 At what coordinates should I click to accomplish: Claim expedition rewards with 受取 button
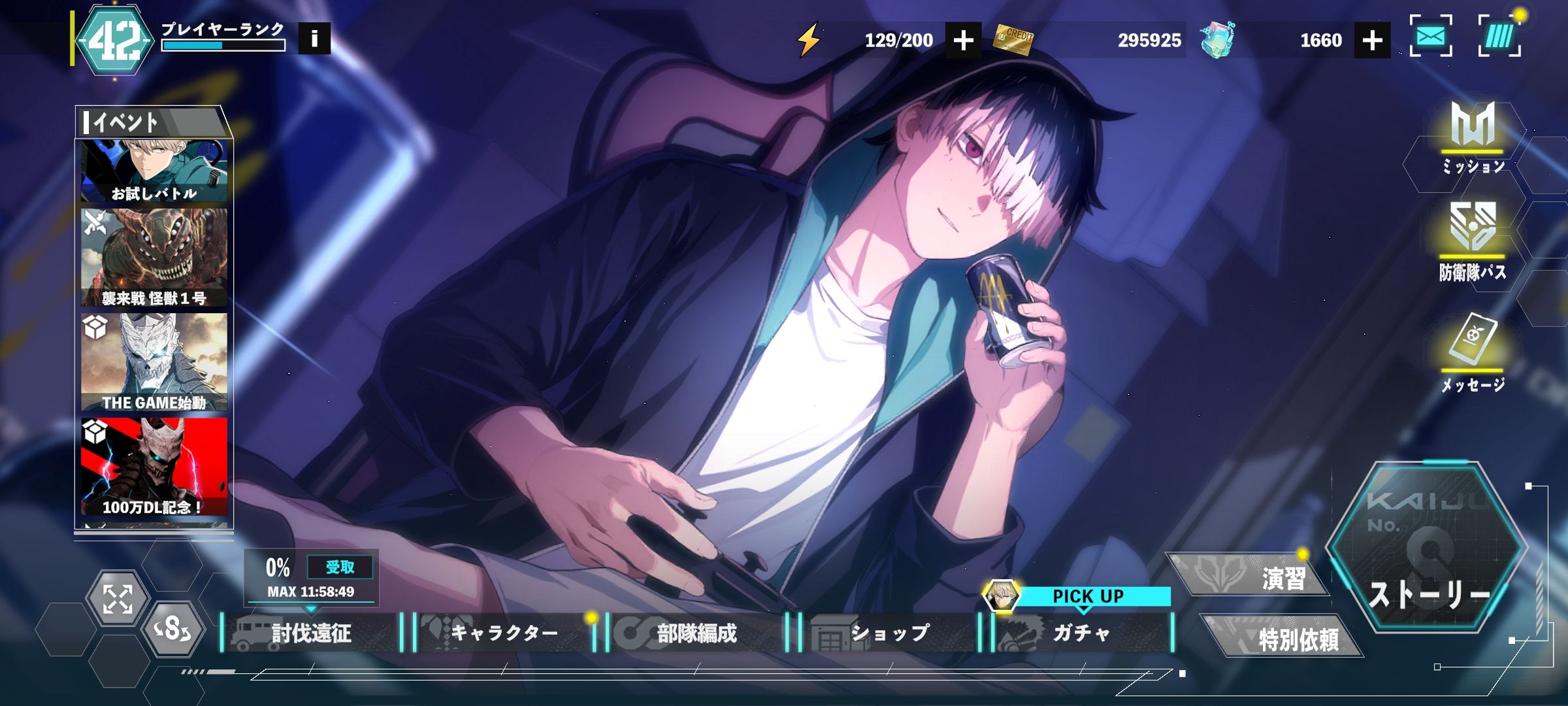click(x=340, y=567)
